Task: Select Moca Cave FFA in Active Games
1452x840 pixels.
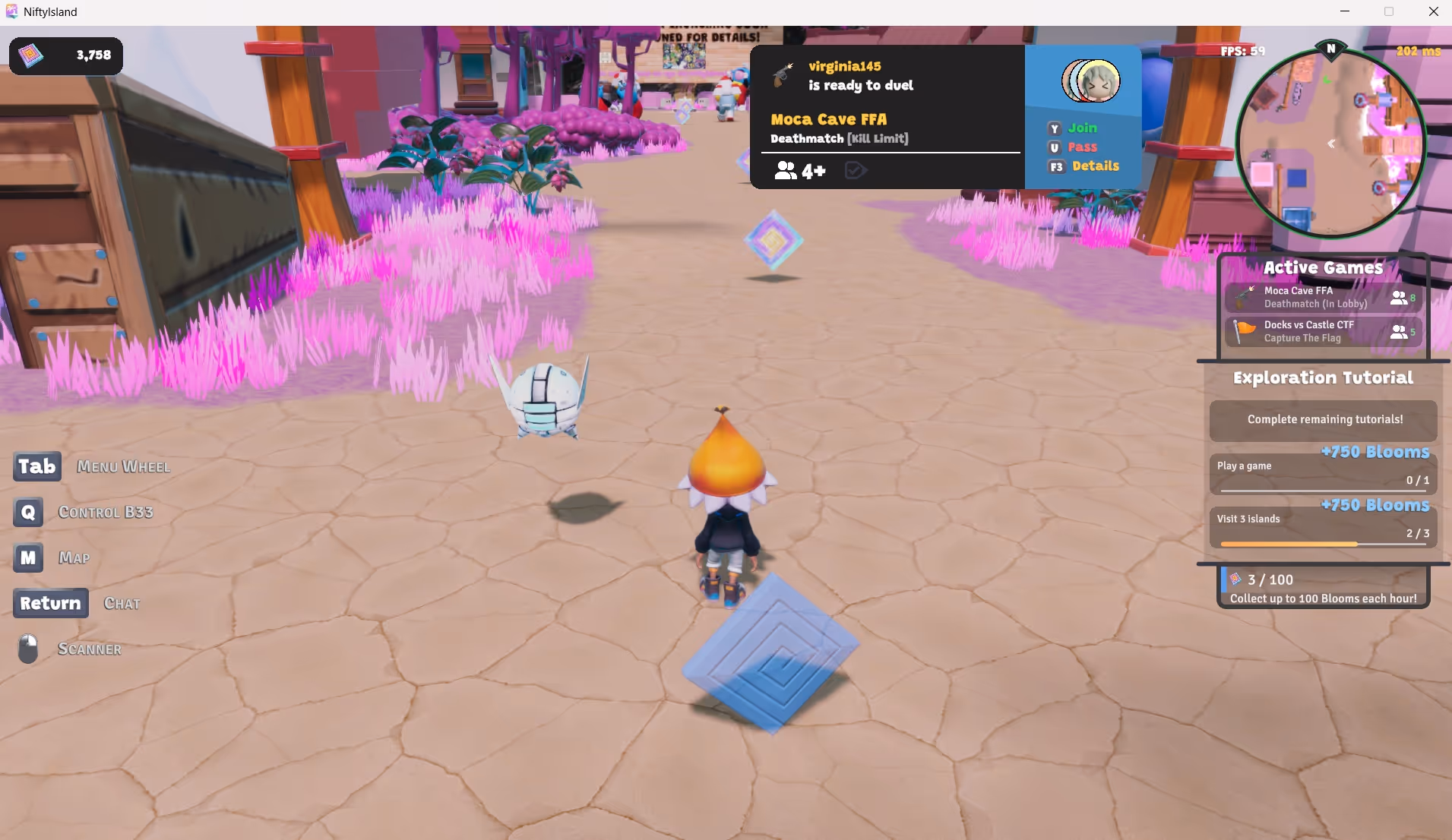Action: [x=1322, y=297]
